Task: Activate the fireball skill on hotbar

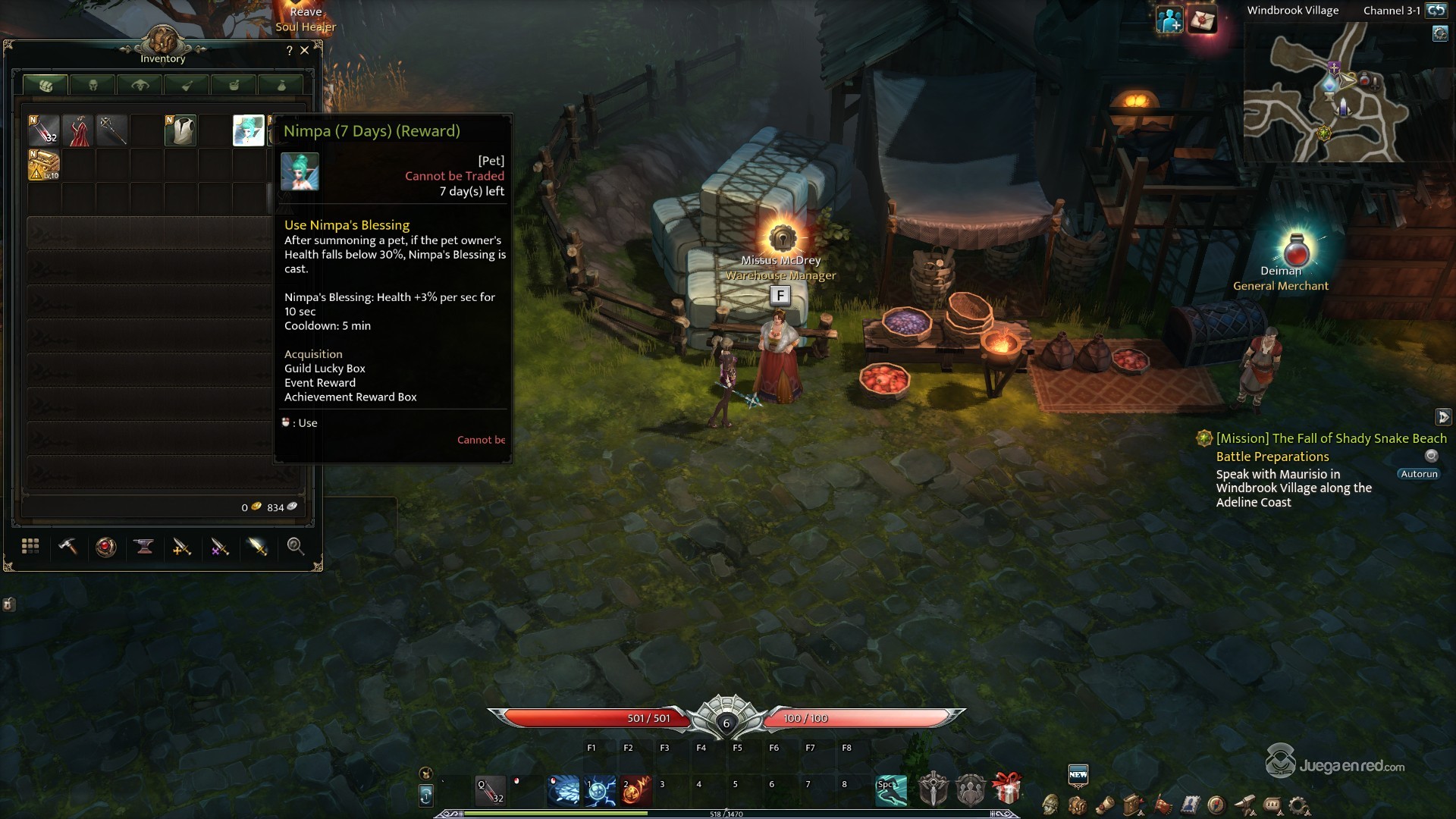Action: coord(635,791)
